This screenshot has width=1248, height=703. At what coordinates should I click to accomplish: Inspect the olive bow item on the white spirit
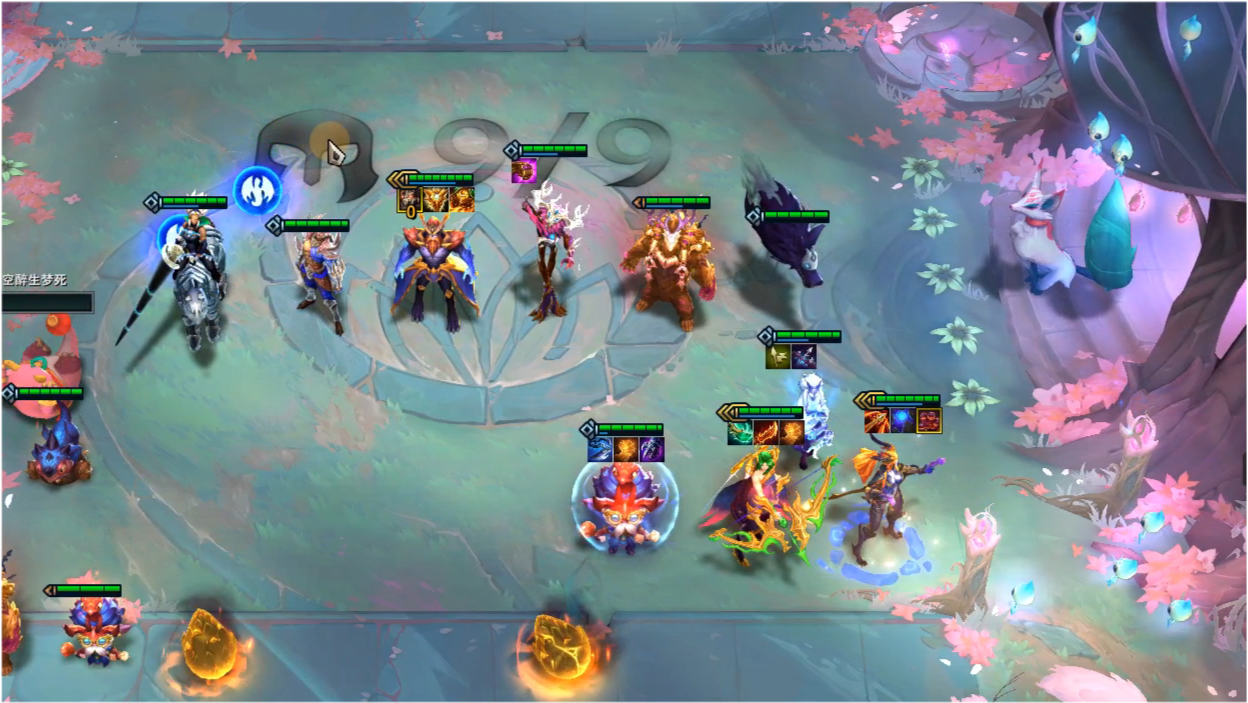(x=779, y=357)
